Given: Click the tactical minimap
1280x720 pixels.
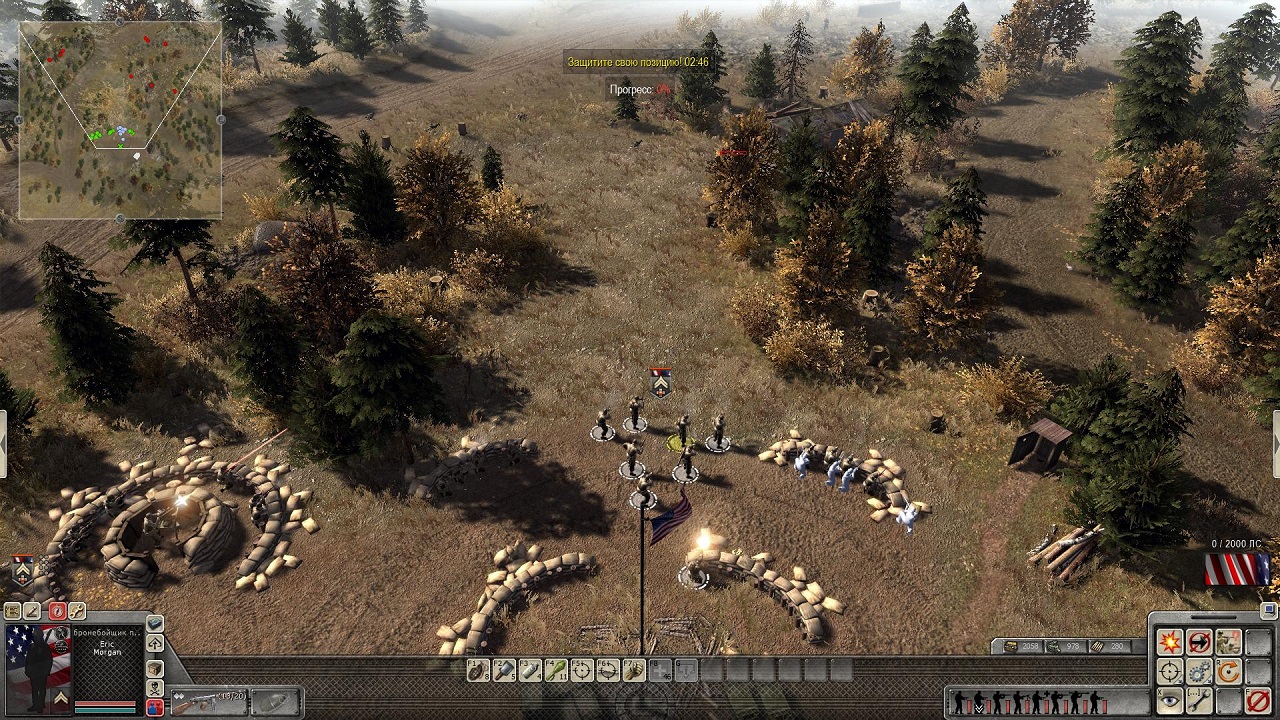Looking at the screenshot, I should [120, 120].
